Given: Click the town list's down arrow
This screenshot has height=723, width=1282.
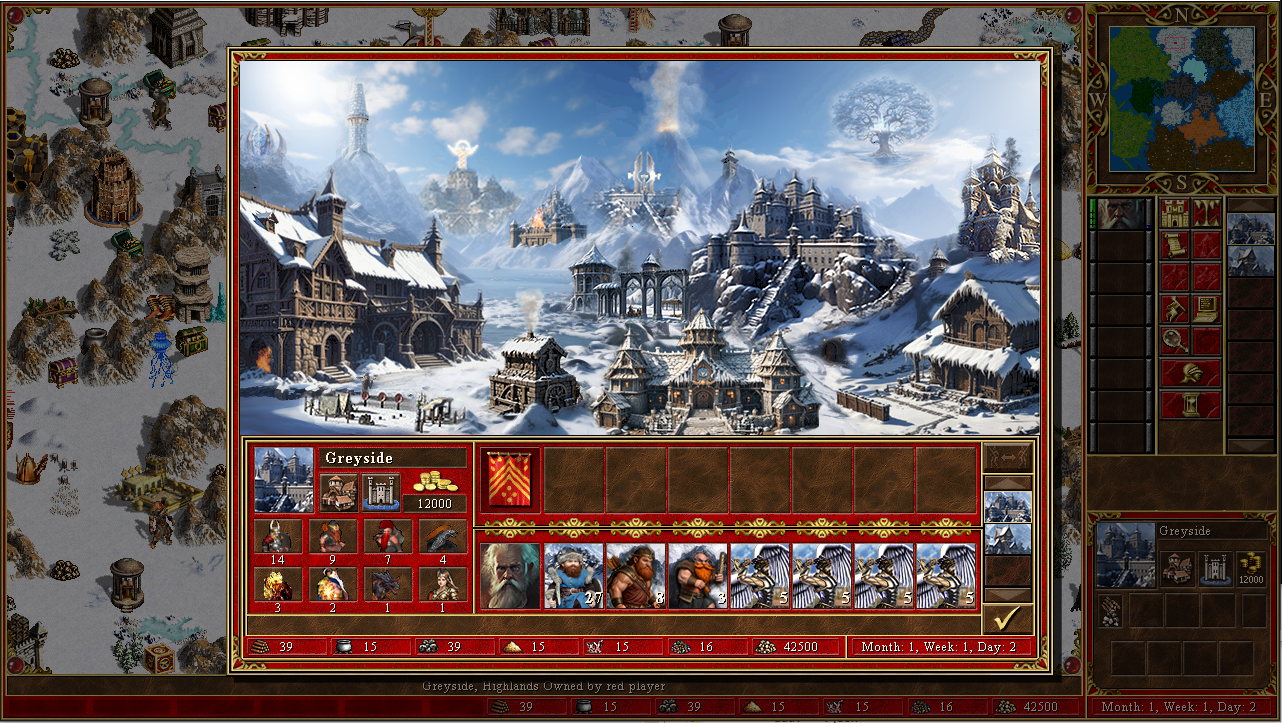Looking at the screenshot, I should (x=1007, y=595).
